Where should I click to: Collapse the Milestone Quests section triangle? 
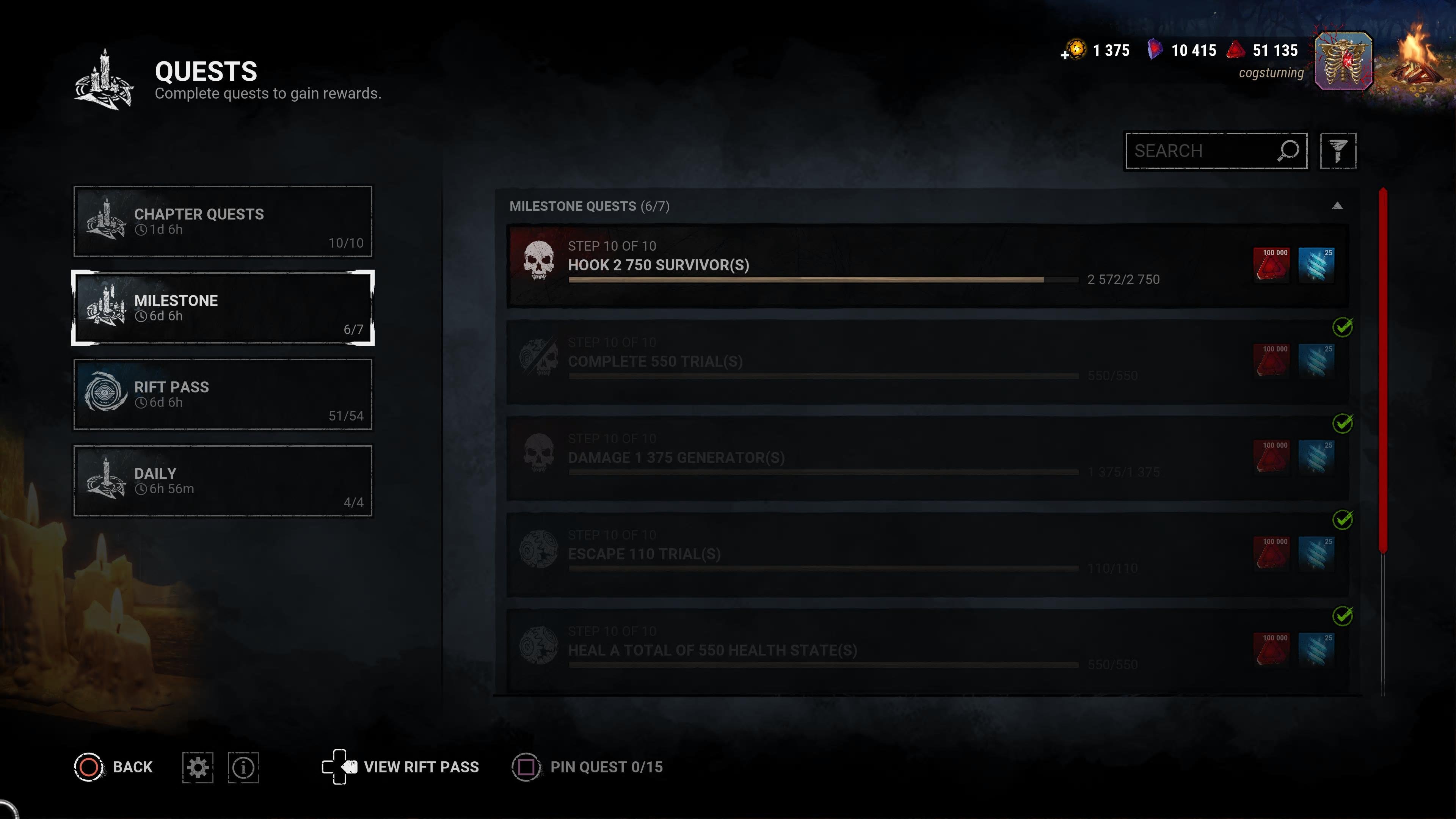(x=1337, y=205)
